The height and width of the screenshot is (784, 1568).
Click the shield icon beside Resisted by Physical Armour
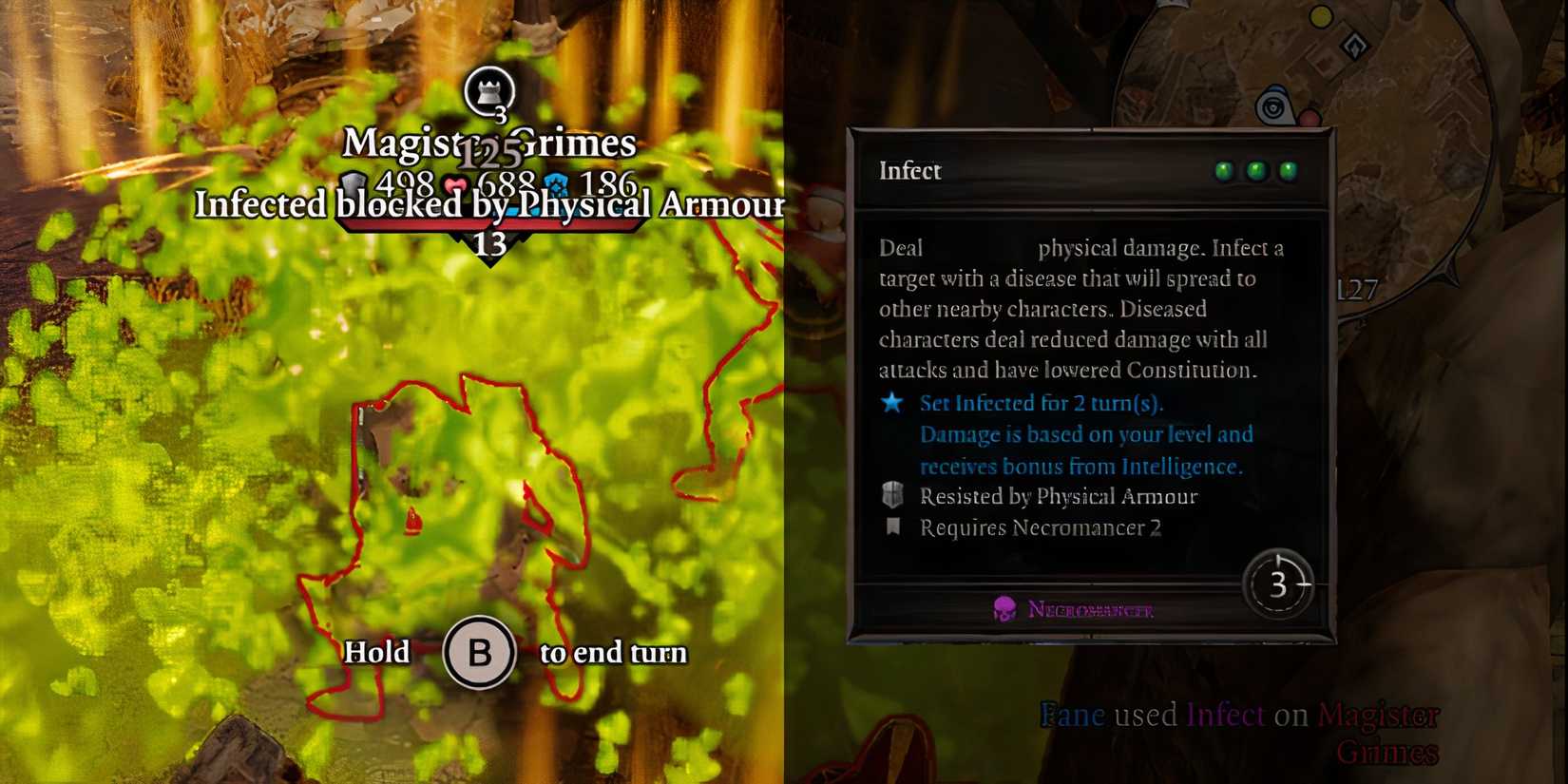[x=891, y=495]
